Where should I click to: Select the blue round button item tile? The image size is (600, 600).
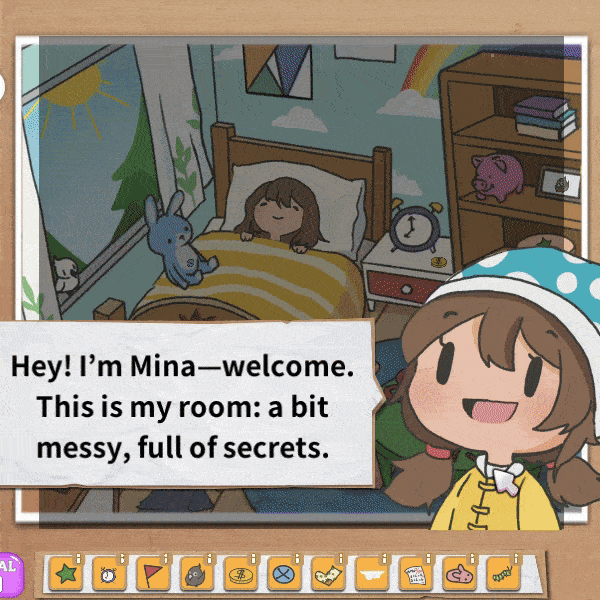point(281,575)
